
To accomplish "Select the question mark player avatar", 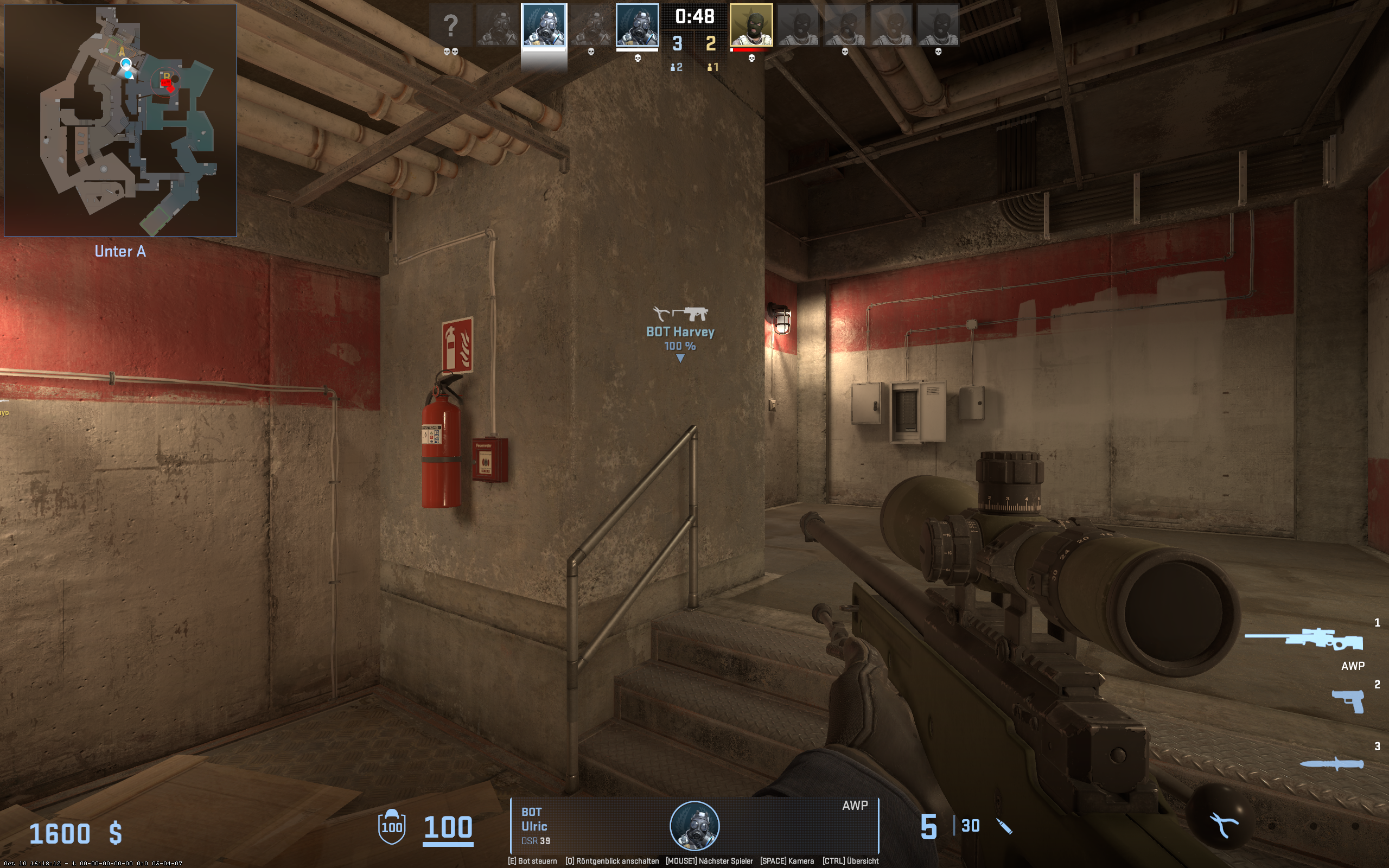I will [x=450, y=25].
